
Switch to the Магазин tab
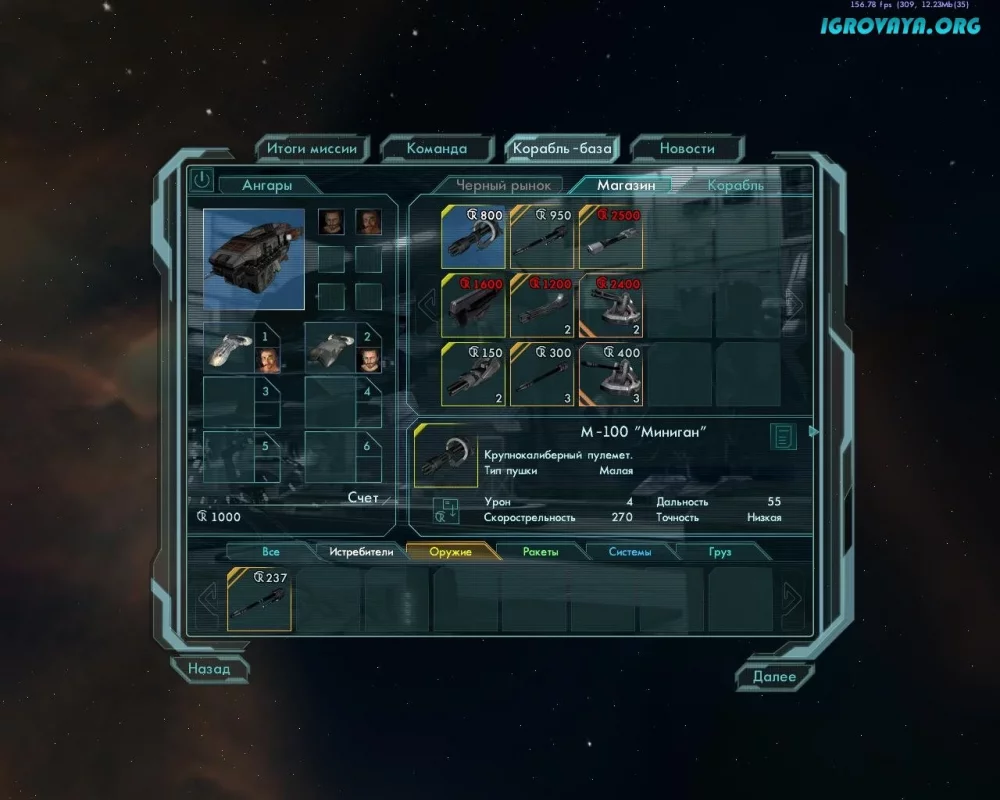click(626, 185)
